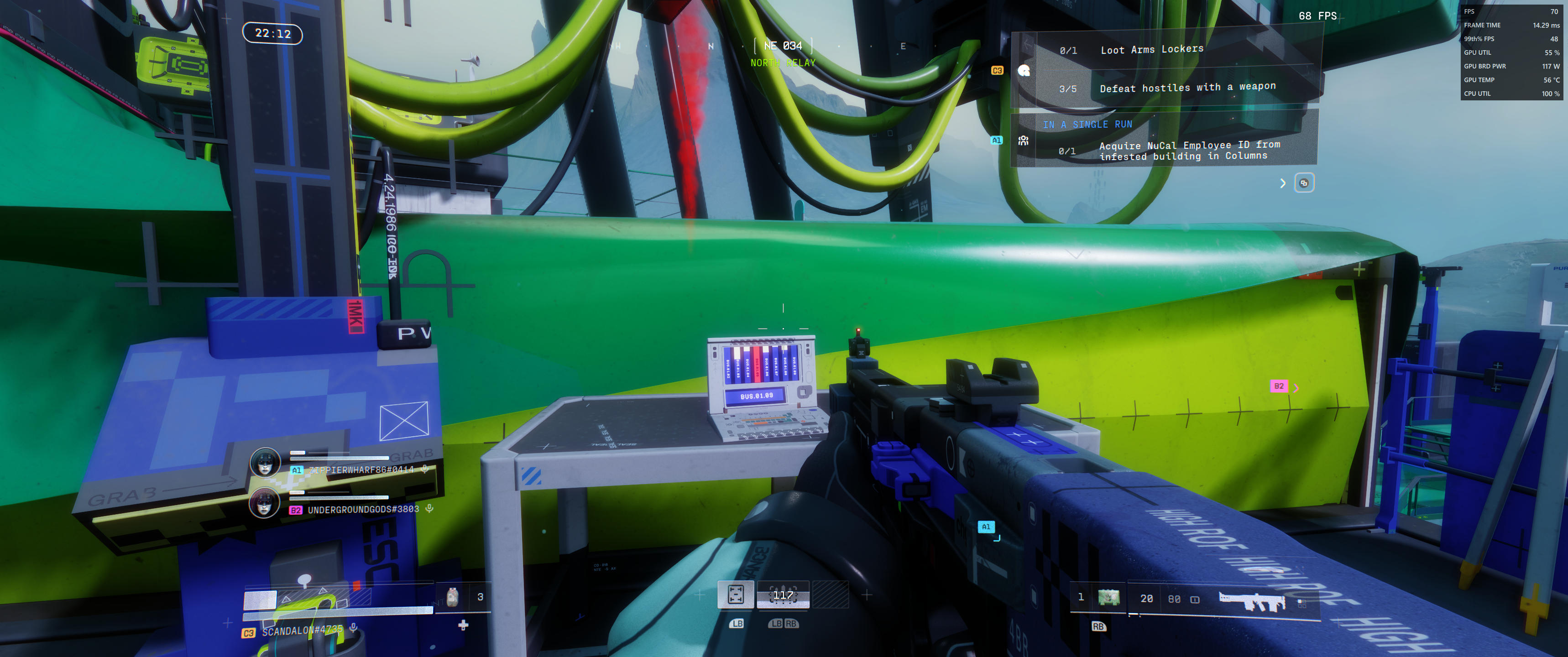Click the pink B2 teammate marker
This screenshot has width=1568, height=657.
point(1278,386)
